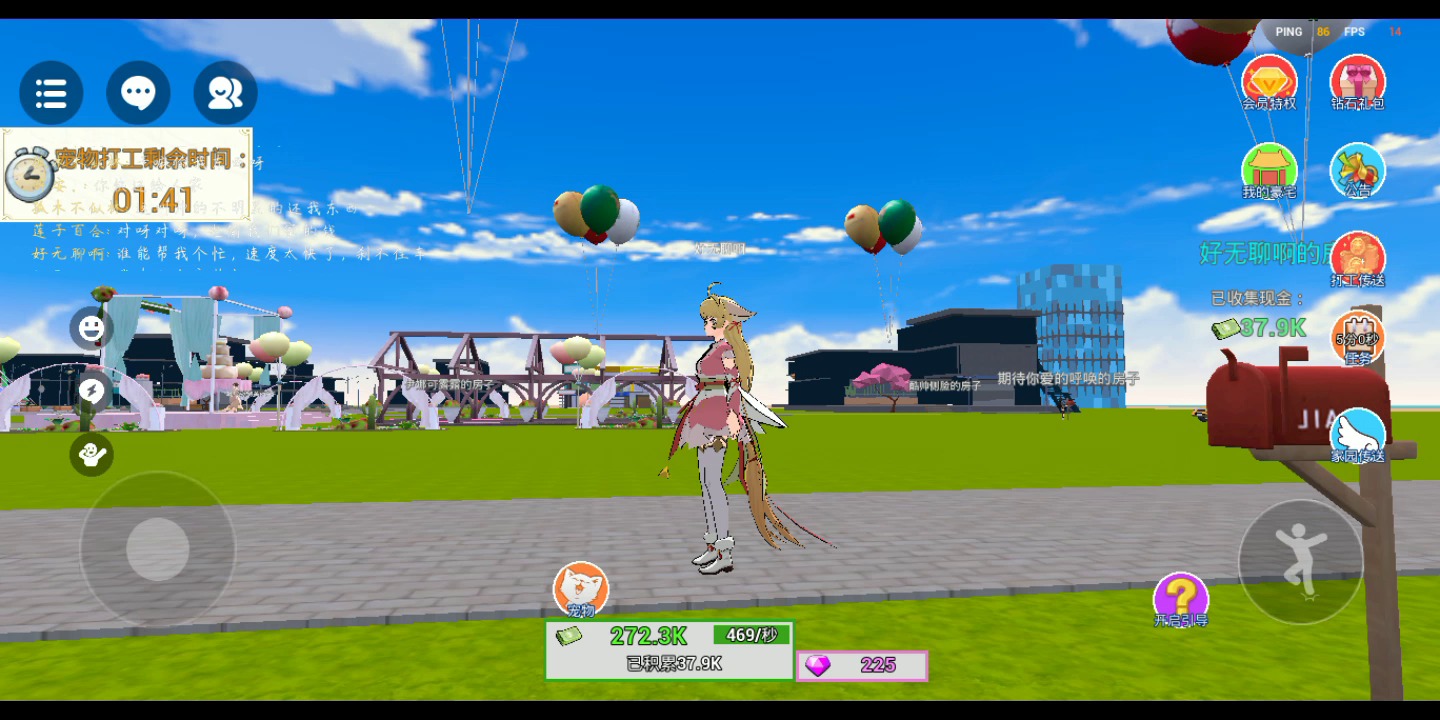The height and width of the screenshot is (720, 1440).
Task: Open the 公告 announcements
Action: coord(1357,170)
